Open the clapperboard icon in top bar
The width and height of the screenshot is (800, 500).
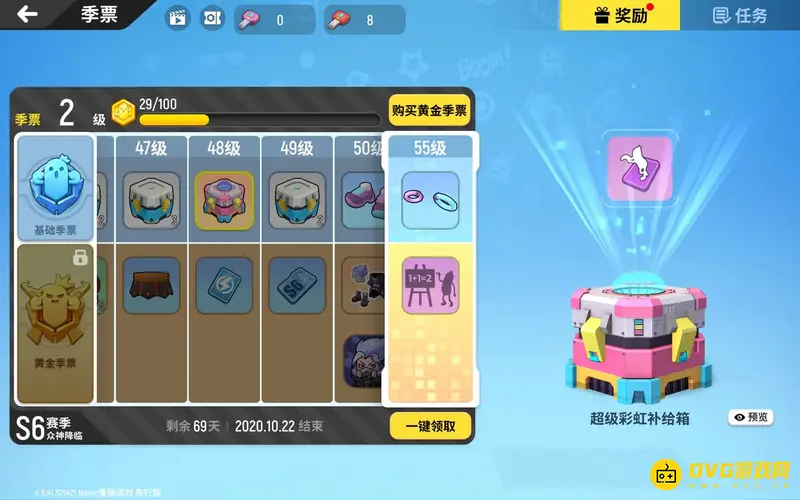178,19
